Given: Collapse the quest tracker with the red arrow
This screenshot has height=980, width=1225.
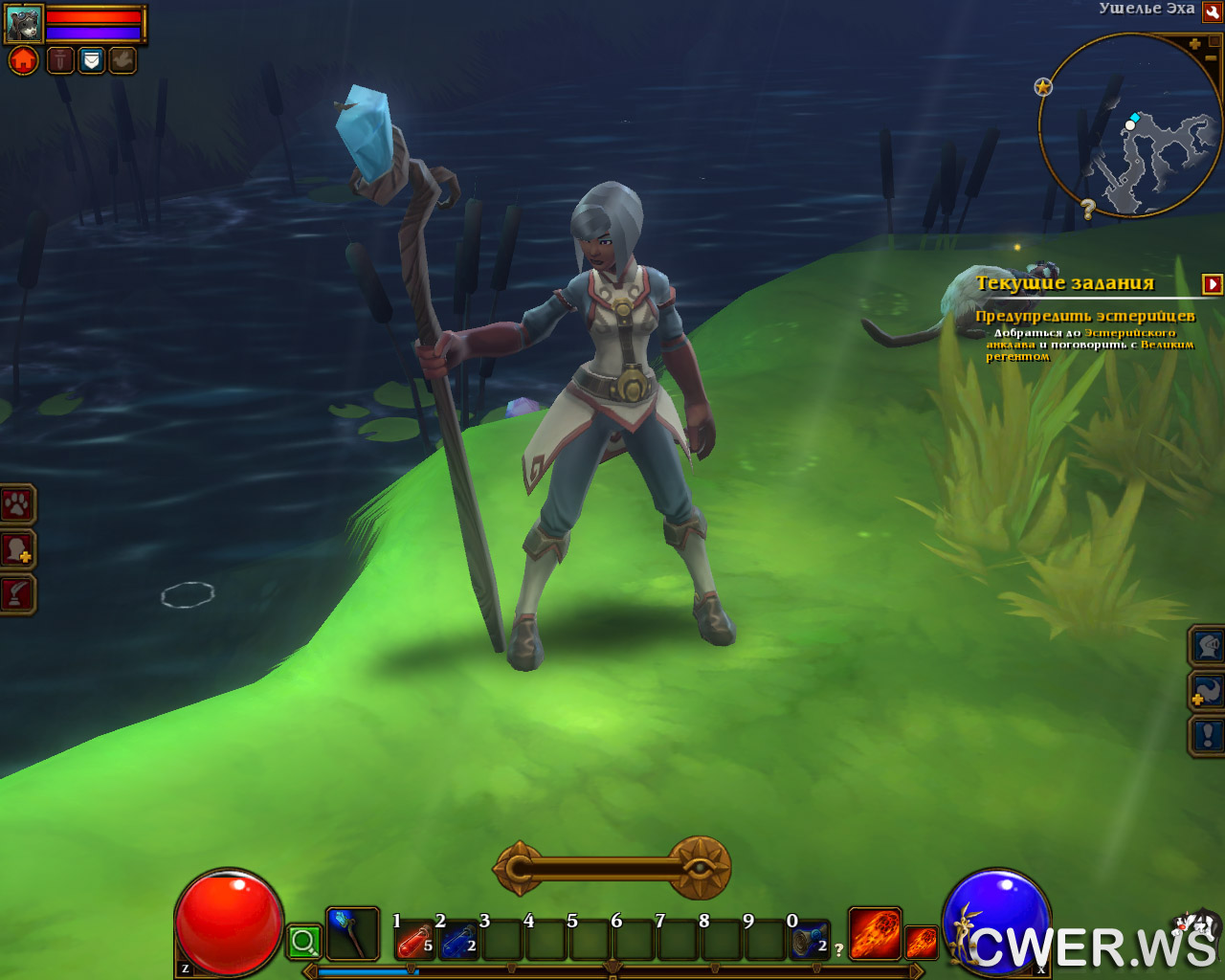Looking at the screenshot, I should tap(1213, 284).
